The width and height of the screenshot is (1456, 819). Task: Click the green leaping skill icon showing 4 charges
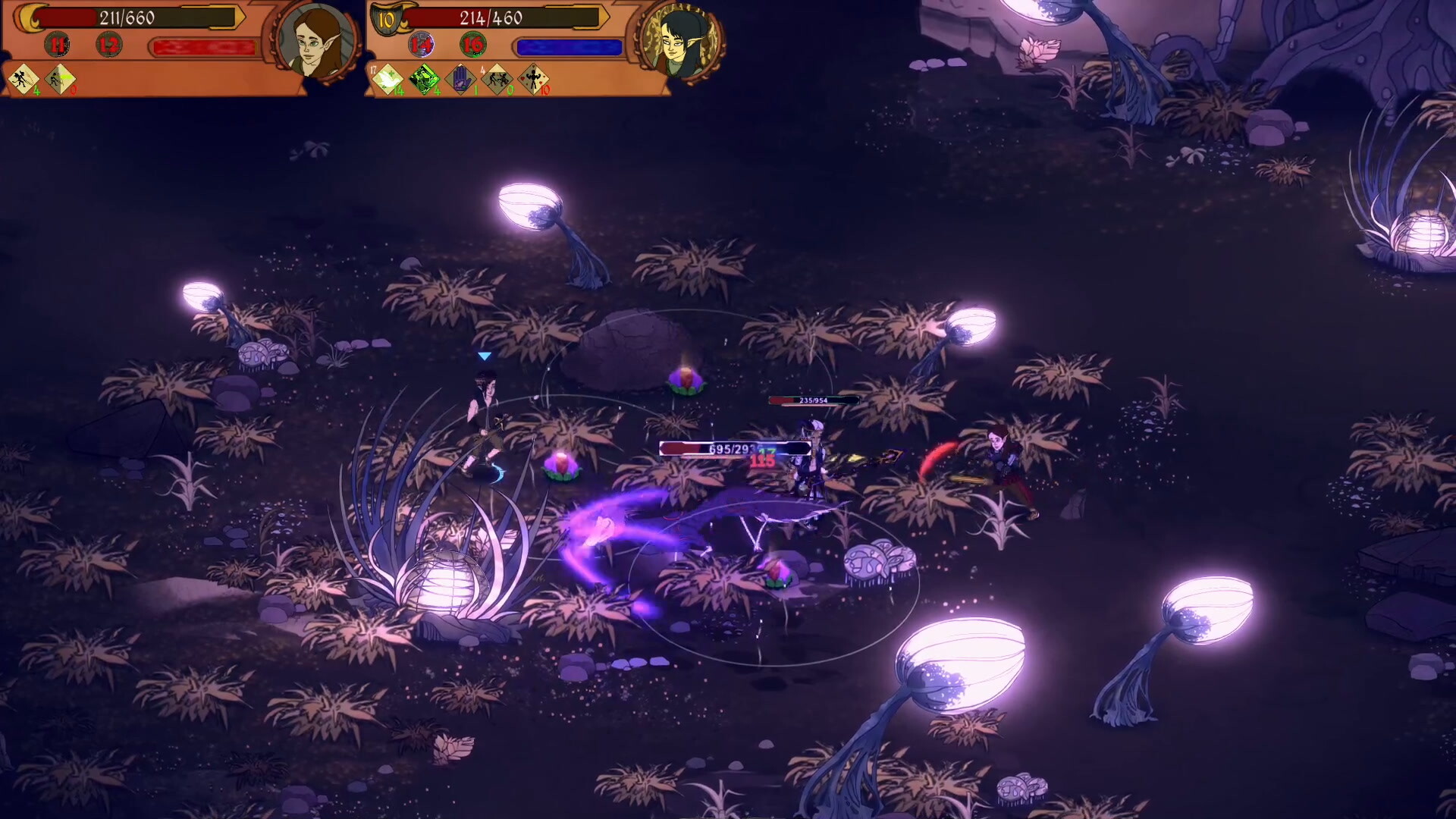click(x=424, y=79)
